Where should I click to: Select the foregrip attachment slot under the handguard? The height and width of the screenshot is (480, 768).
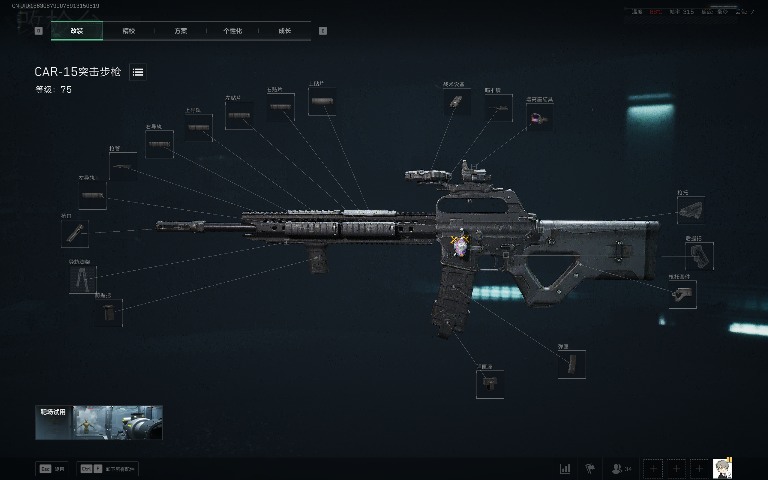109,311
